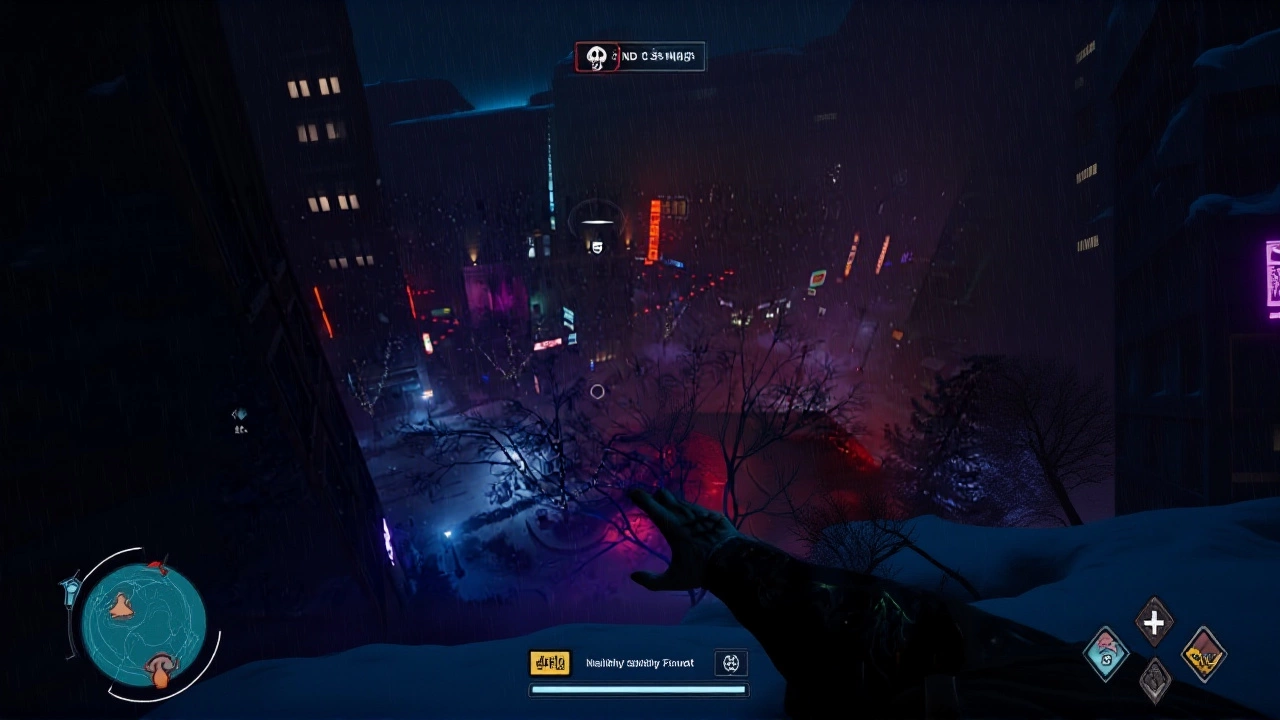1280x720 pixels.
Task: Click the round icon right of bottom label
Action: pyautogui.click(x=731, y=662)
